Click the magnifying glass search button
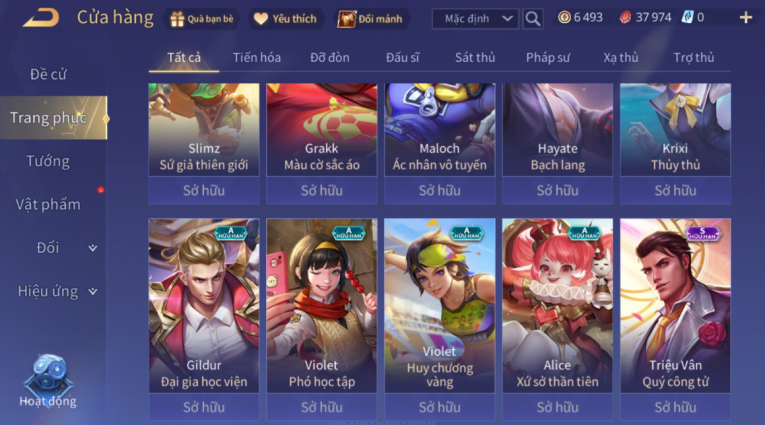The width and height of the screenshot is (765, 425). tap(533, 18)
